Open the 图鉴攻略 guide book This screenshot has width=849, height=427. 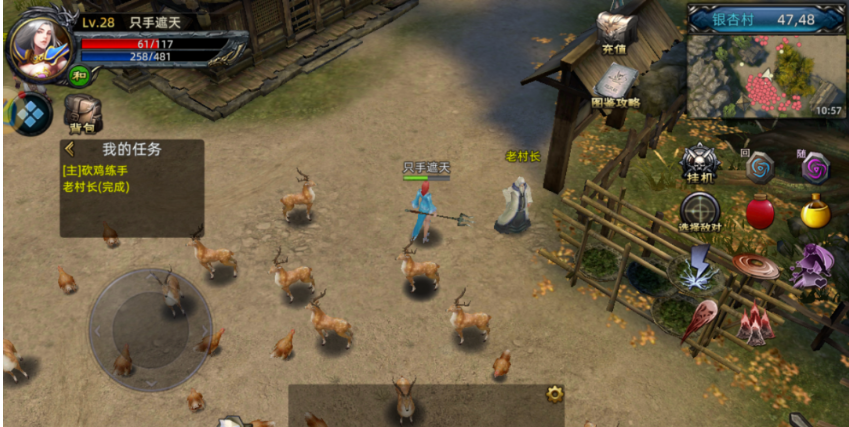[615, 86]
